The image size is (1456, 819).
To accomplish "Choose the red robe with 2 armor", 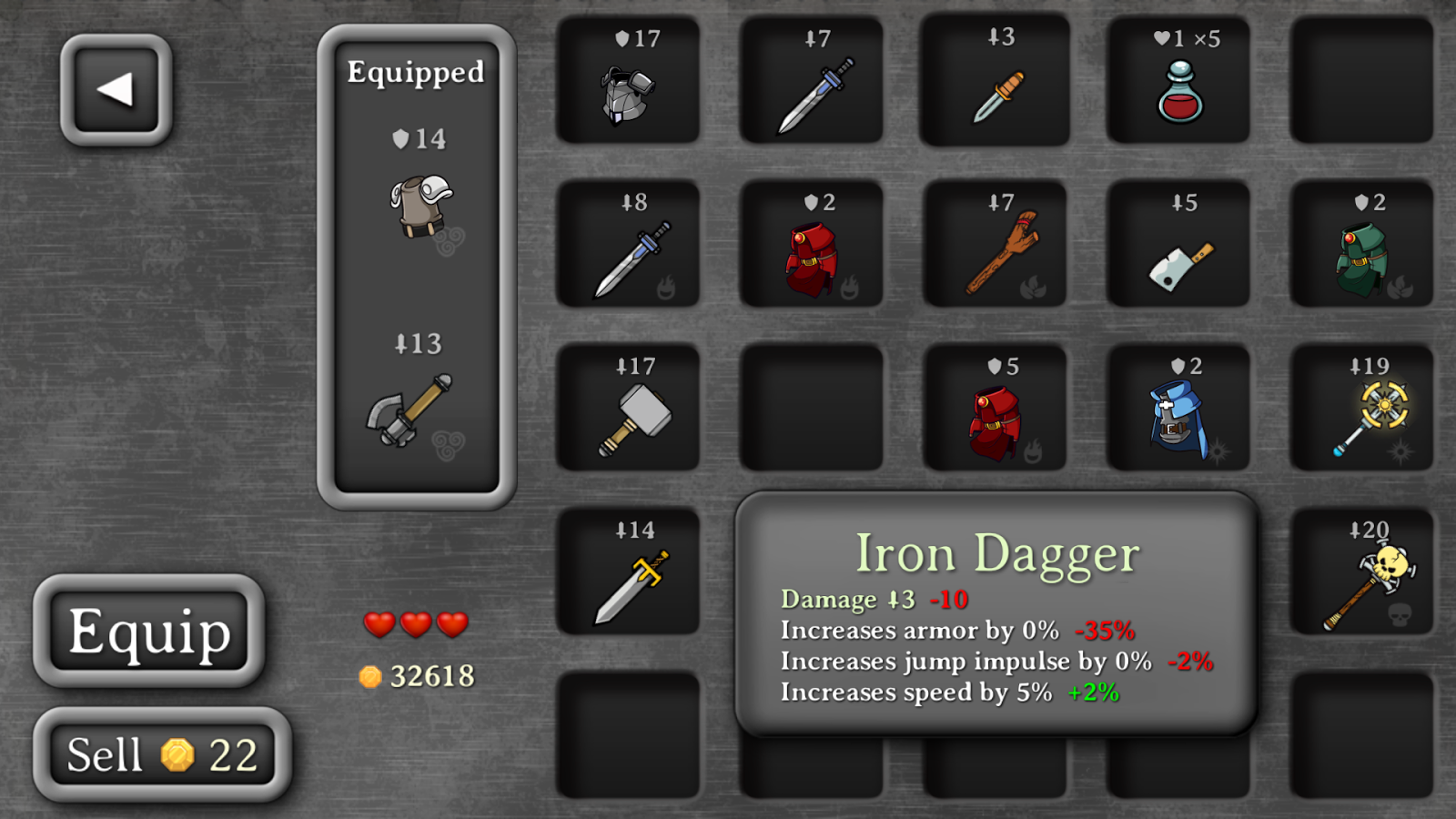I will click(x=813, y=246).
